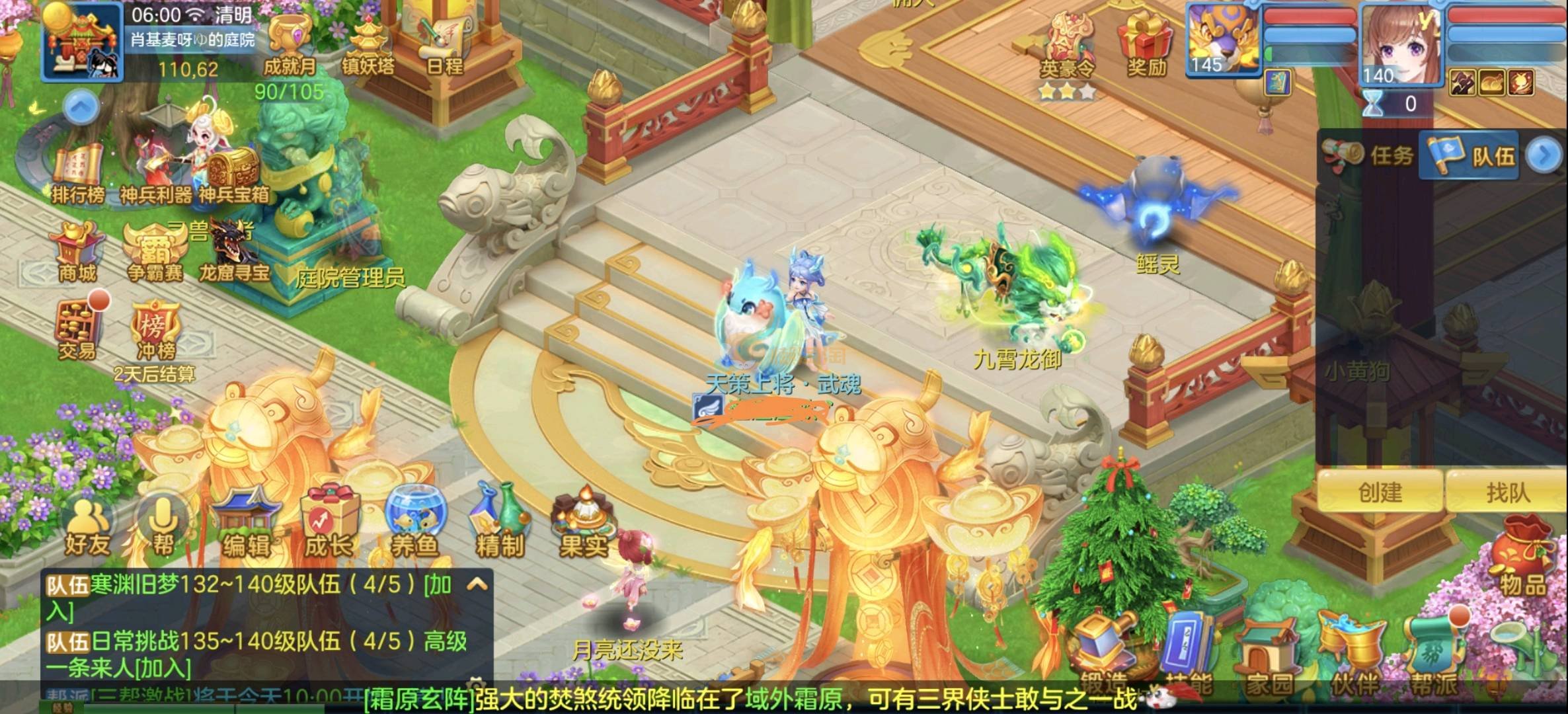The image size is (1568, 714).
Task: Create a team with the 创建 button
Action: tap(1380, 492)
